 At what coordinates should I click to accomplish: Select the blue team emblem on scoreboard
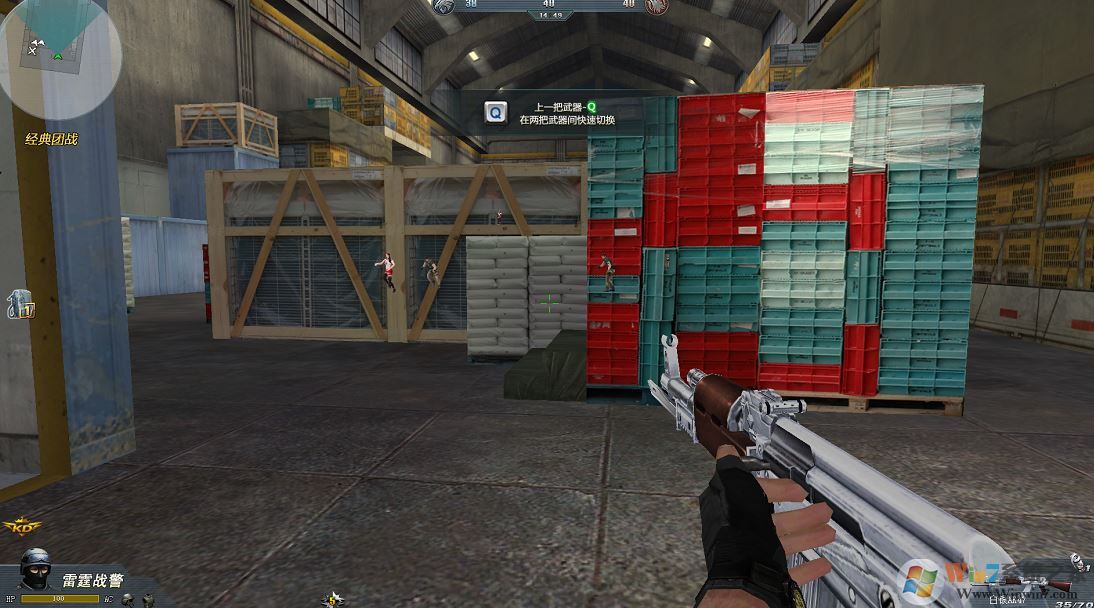(443, 6)
